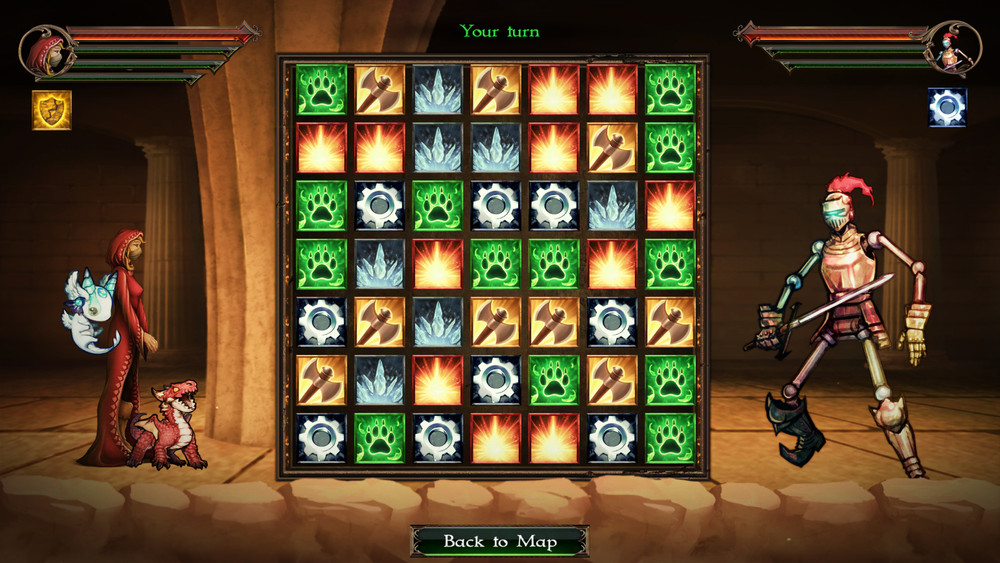Select the paw tile in the board's top-left corner

[321, 89]
